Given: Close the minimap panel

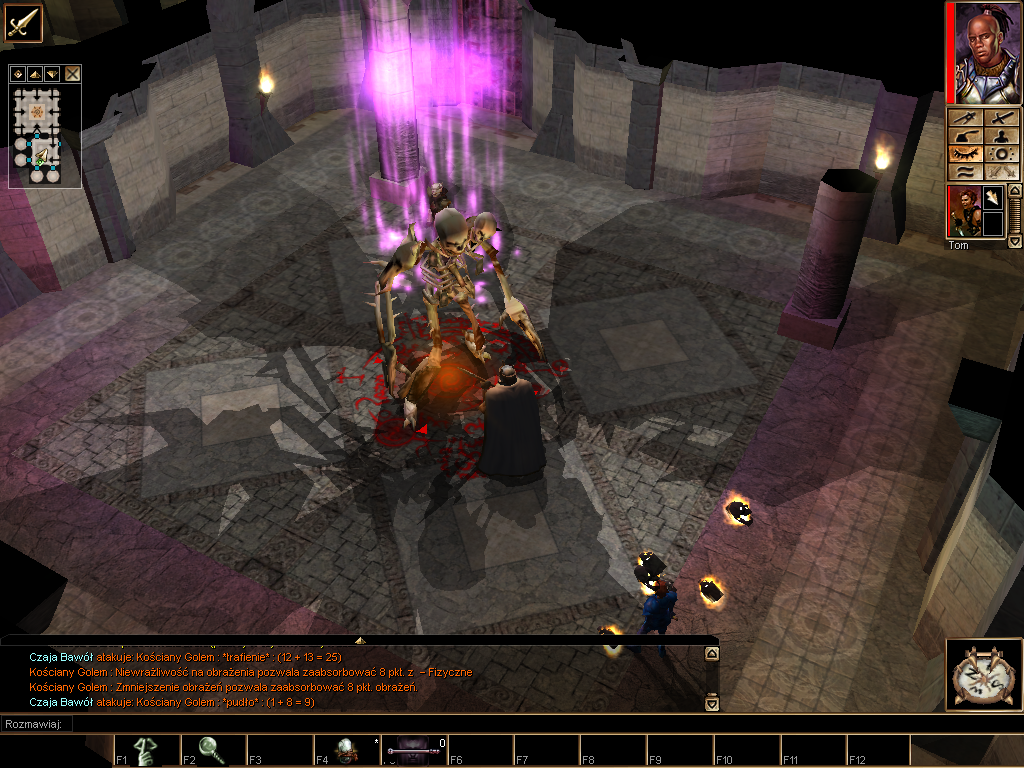Looking at the screenshot, I should pyautogui.click(x=73, y=73).
